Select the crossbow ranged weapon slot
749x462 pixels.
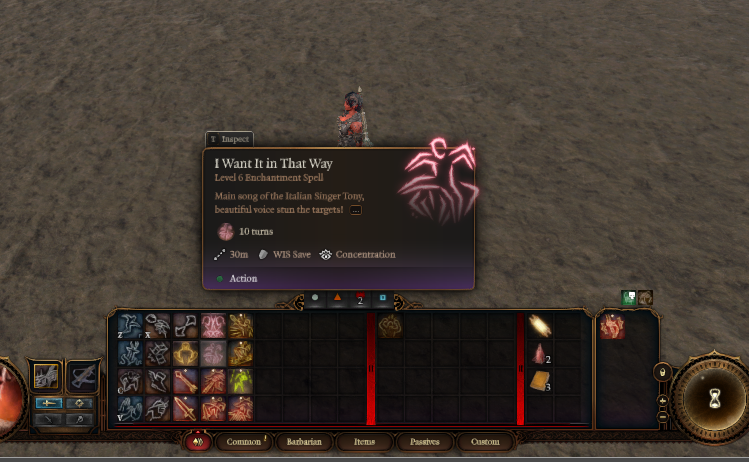[x=82, y=376]
